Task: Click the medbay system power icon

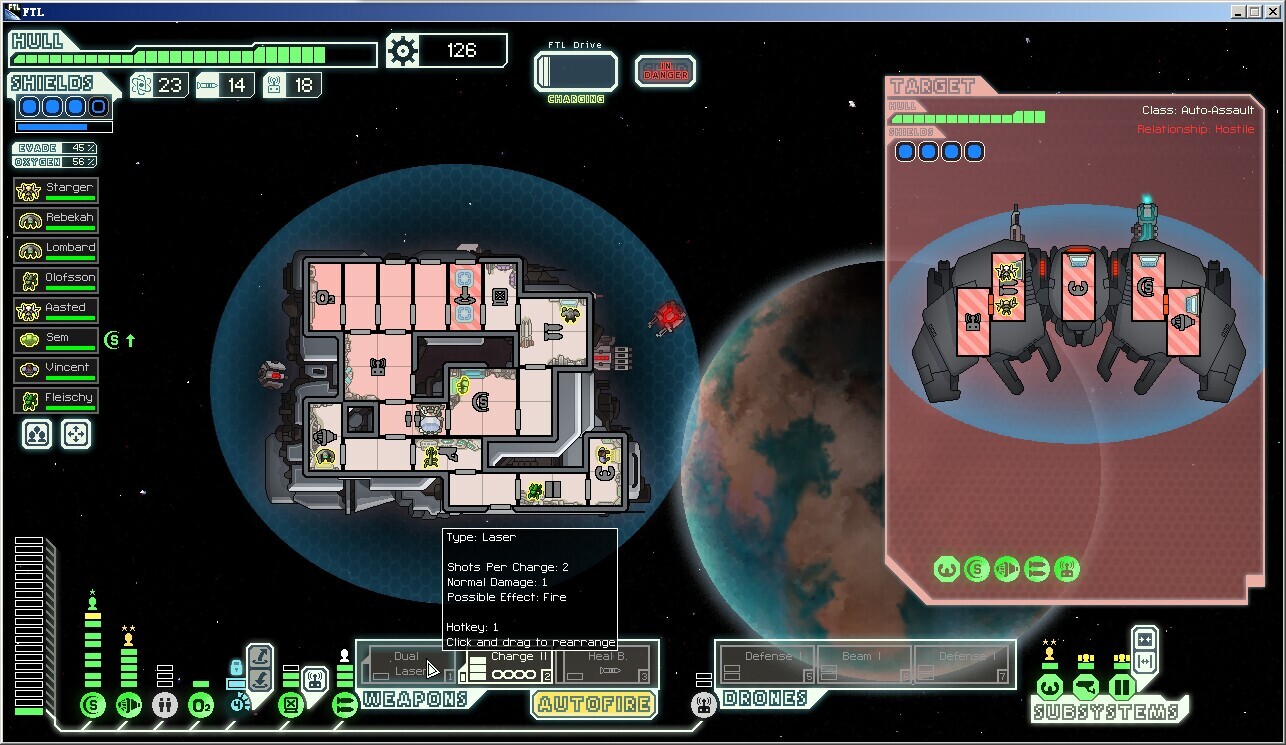Action: coord(165,705)
